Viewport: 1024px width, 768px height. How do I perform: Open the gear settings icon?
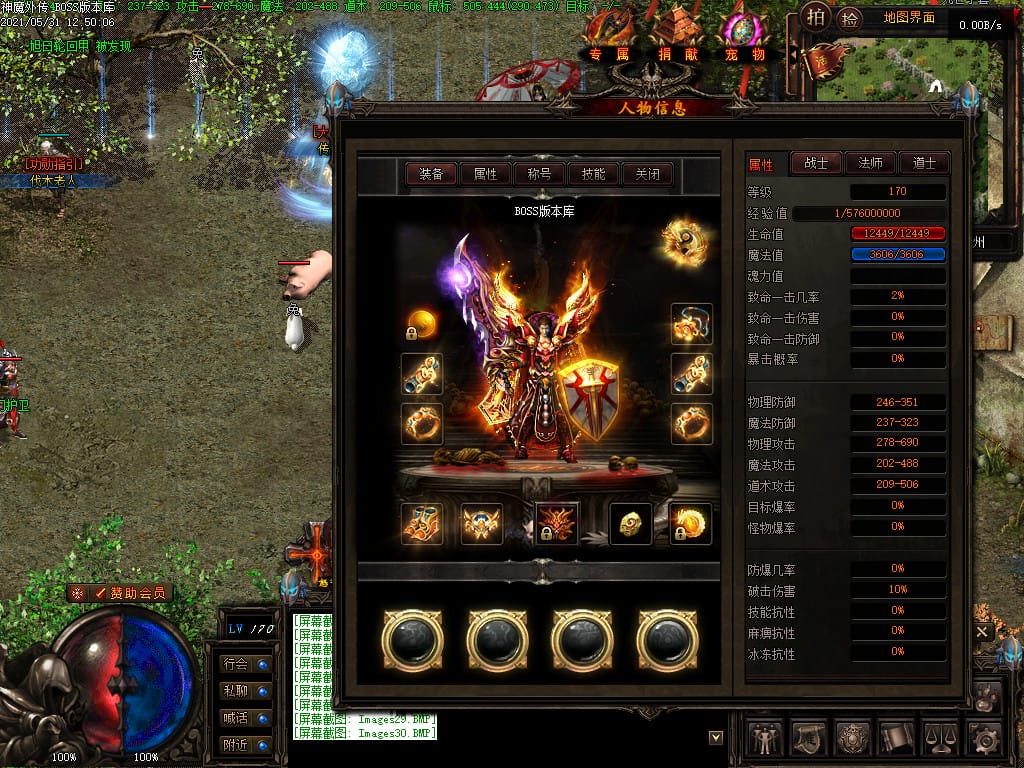coord(985,739)
